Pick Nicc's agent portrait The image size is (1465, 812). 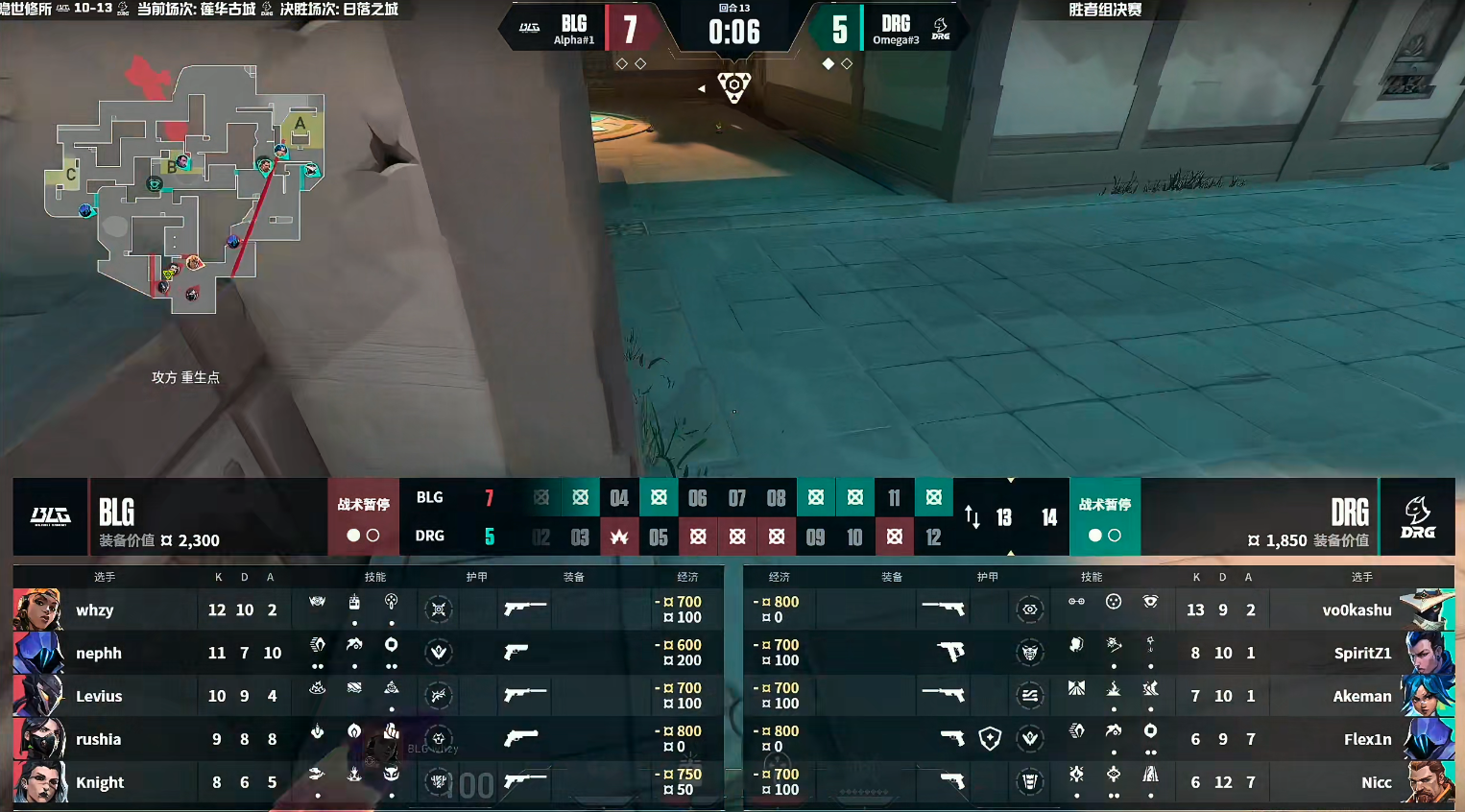click(1428, 782)
